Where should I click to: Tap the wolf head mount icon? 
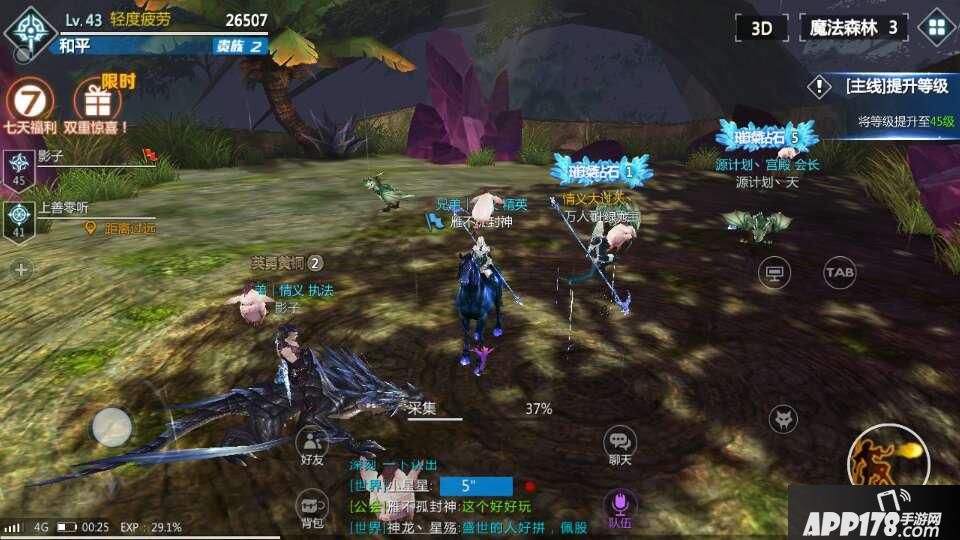(x=783, y=419)
